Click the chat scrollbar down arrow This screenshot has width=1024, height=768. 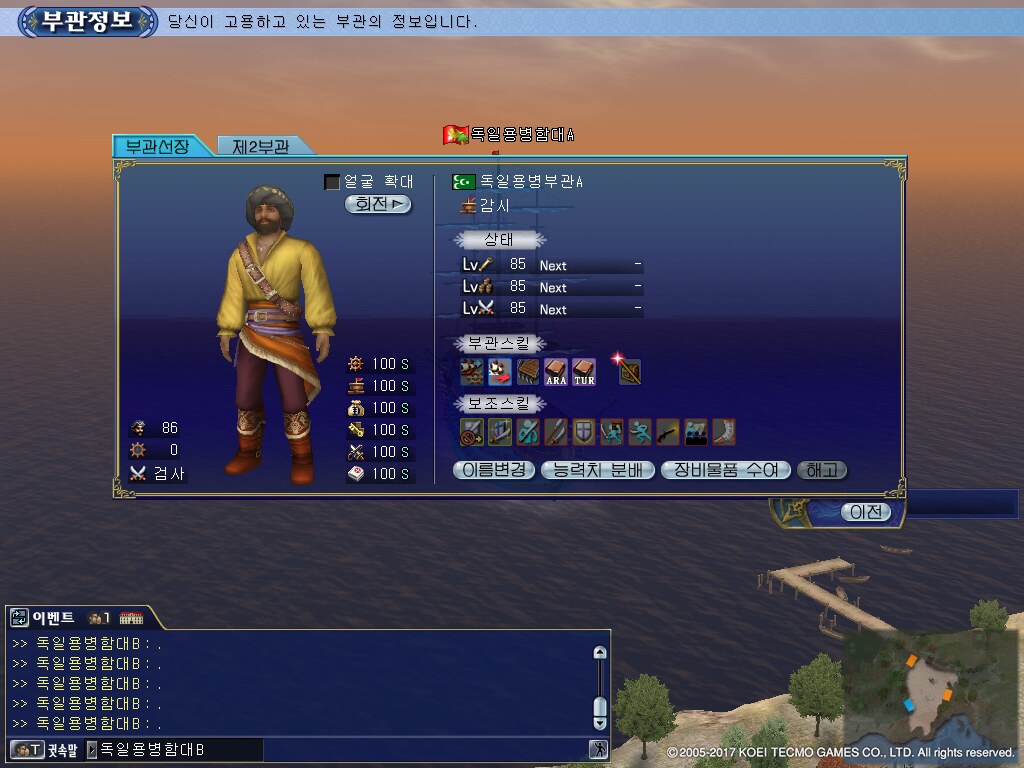coord(600,722)
